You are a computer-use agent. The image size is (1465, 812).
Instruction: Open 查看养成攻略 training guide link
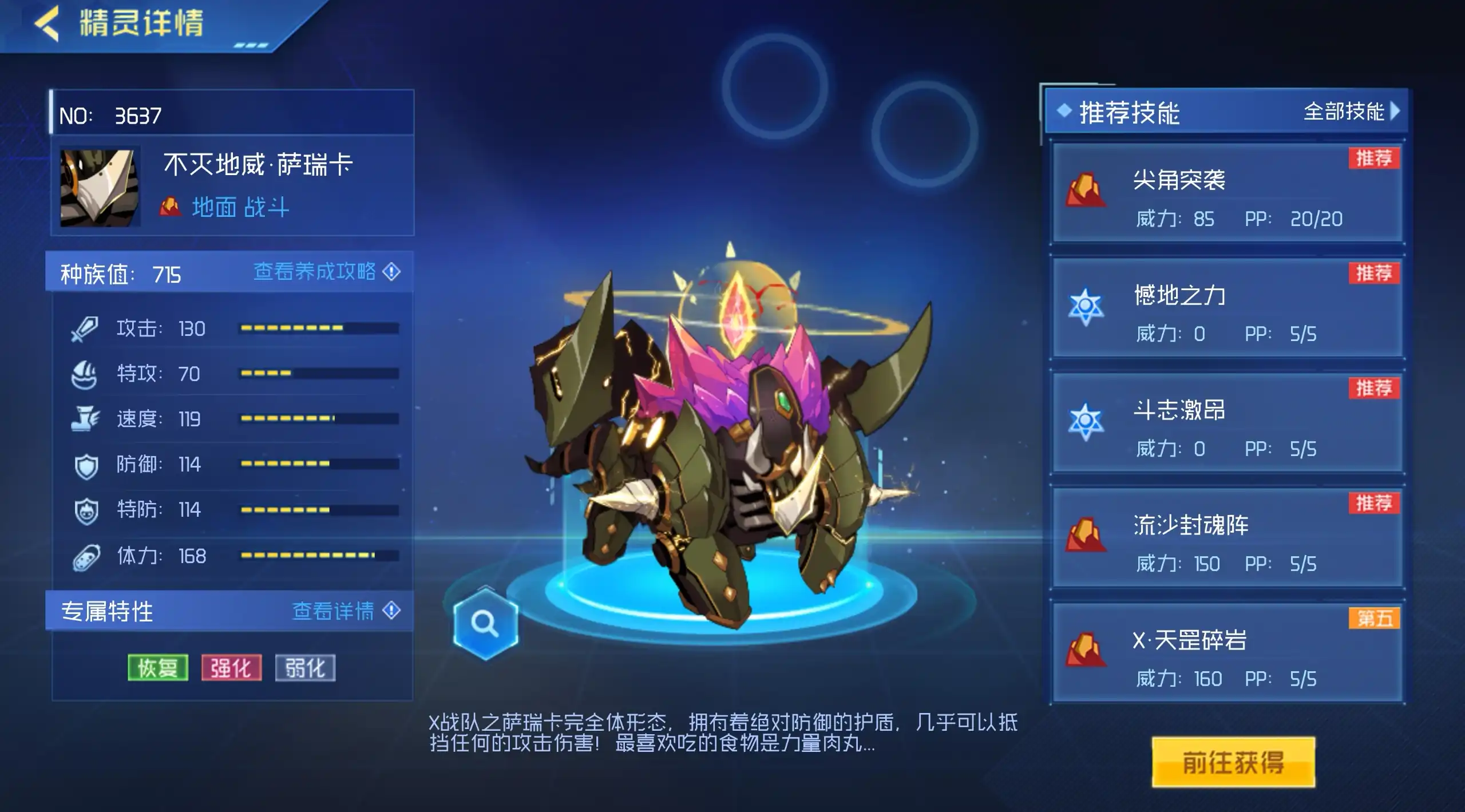326,272
